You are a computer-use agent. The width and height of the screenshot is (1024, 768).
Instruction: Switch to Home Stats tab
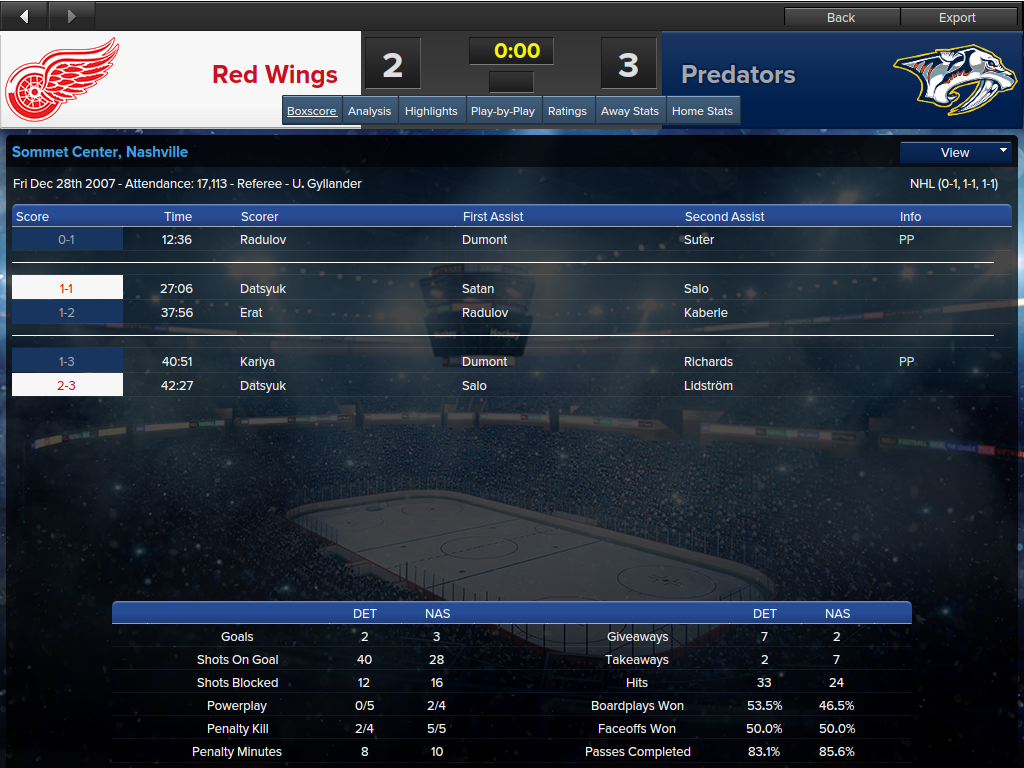[702, 111]
